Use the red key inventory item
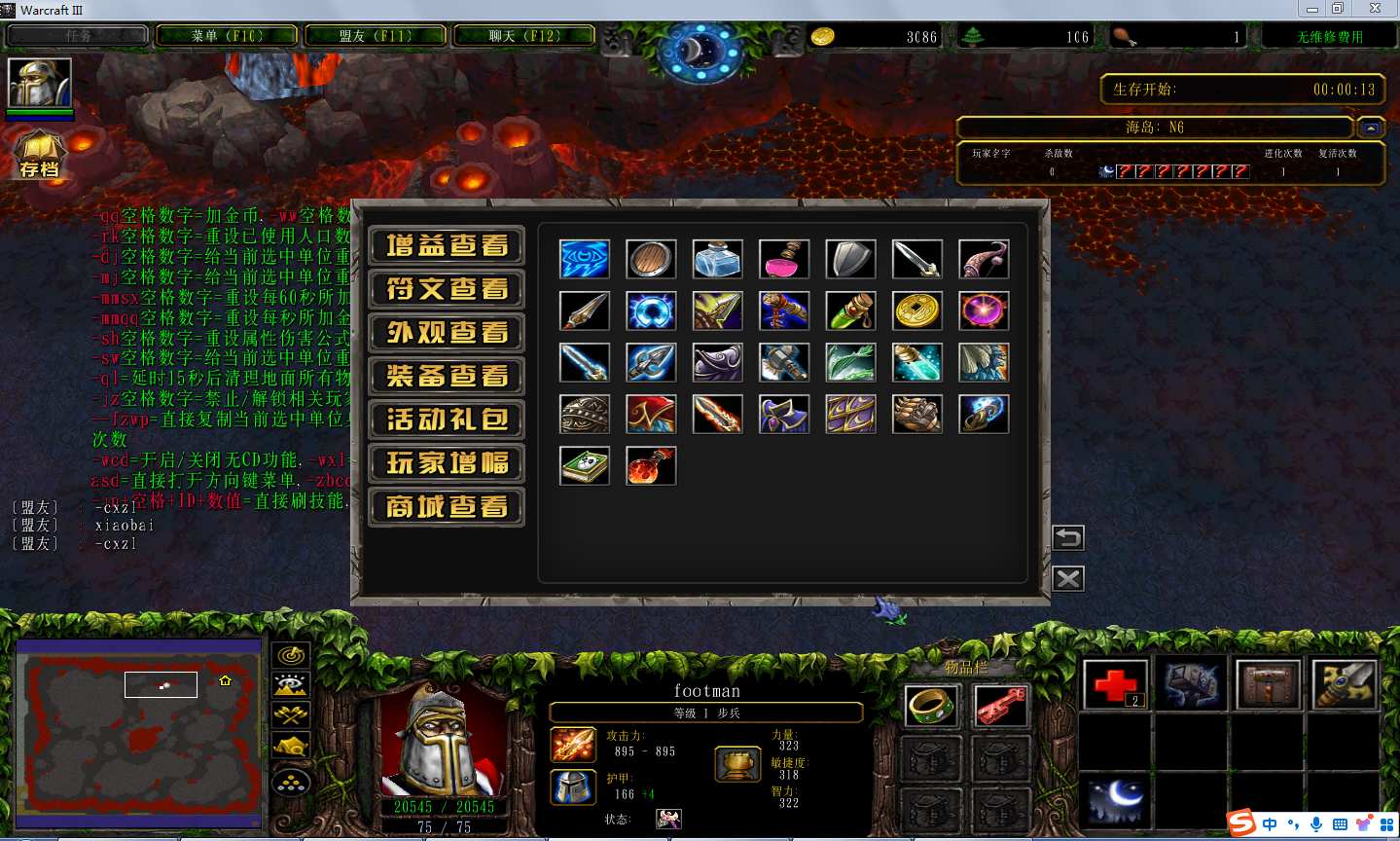This screenshot has width=1400, height=841. tap(1000, 707)
